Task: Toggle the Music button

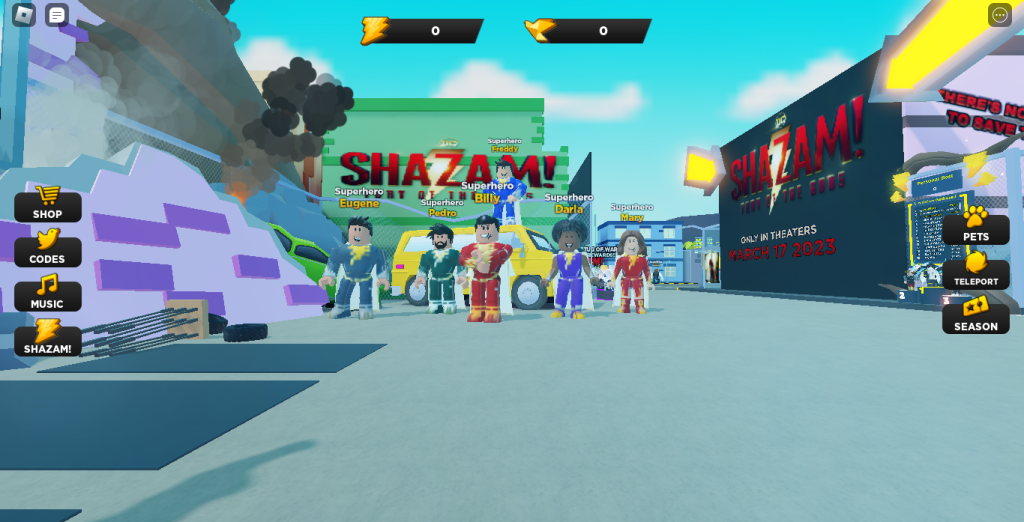Action: (47, 294)
